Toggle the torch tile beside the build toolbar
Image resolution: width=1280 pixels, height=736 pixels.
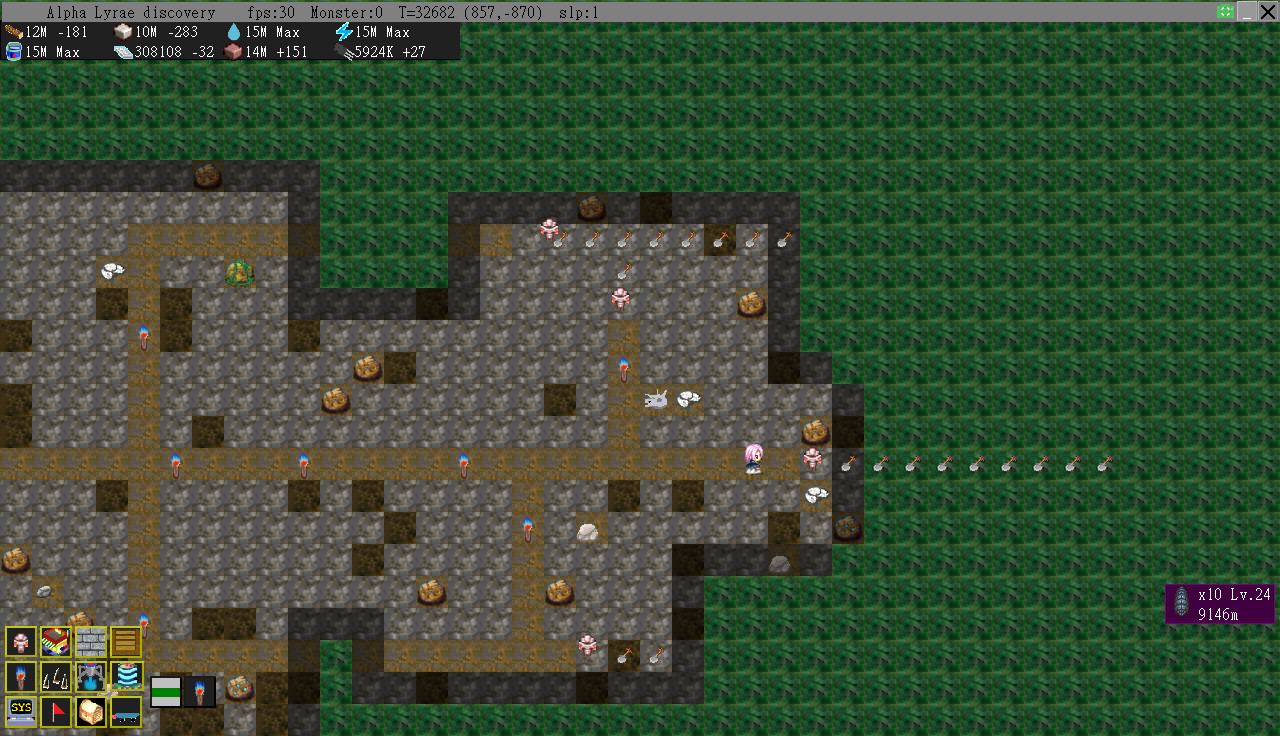click(200, 691)
